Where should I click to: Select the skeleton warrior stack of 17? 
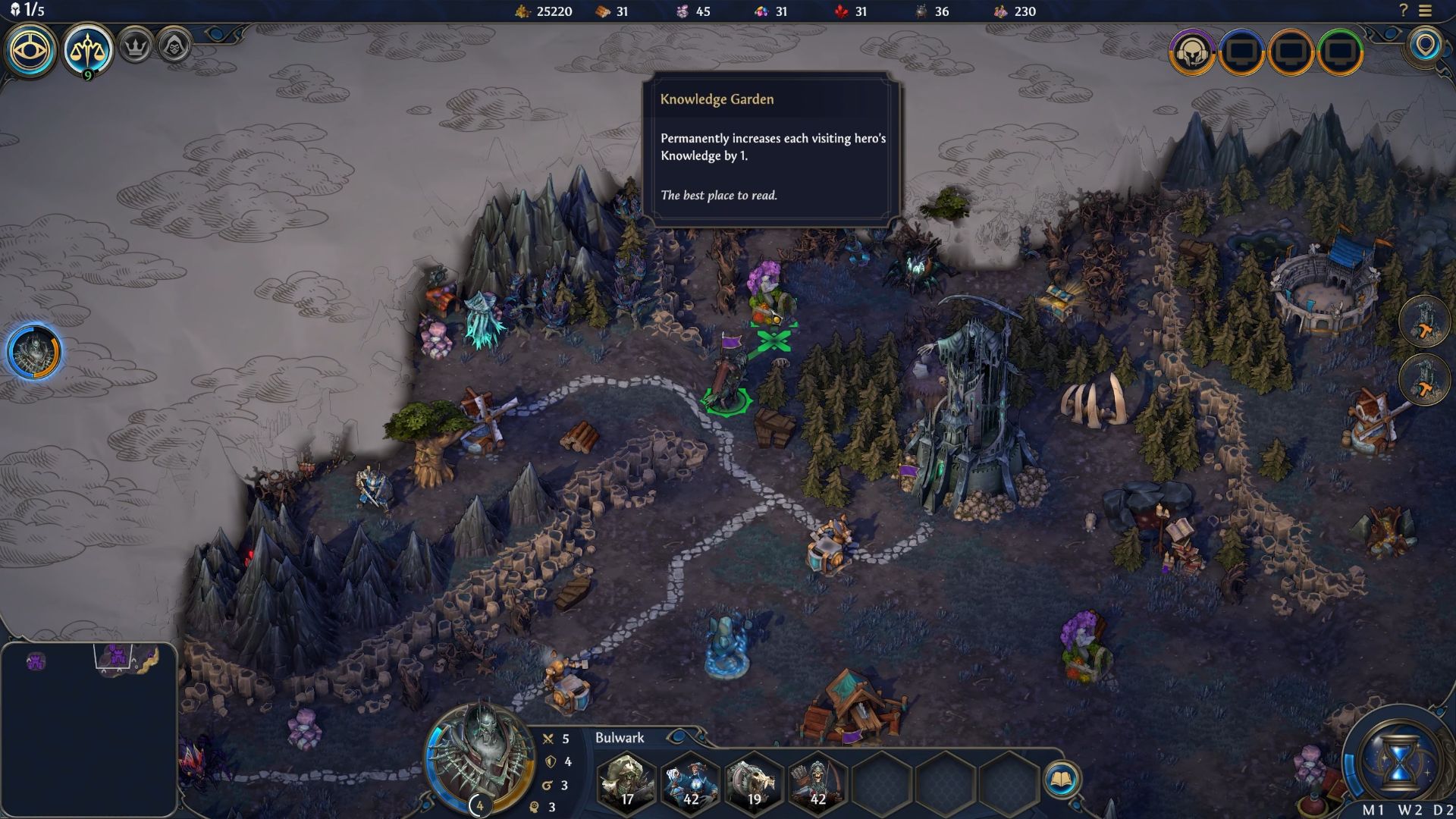626,782
